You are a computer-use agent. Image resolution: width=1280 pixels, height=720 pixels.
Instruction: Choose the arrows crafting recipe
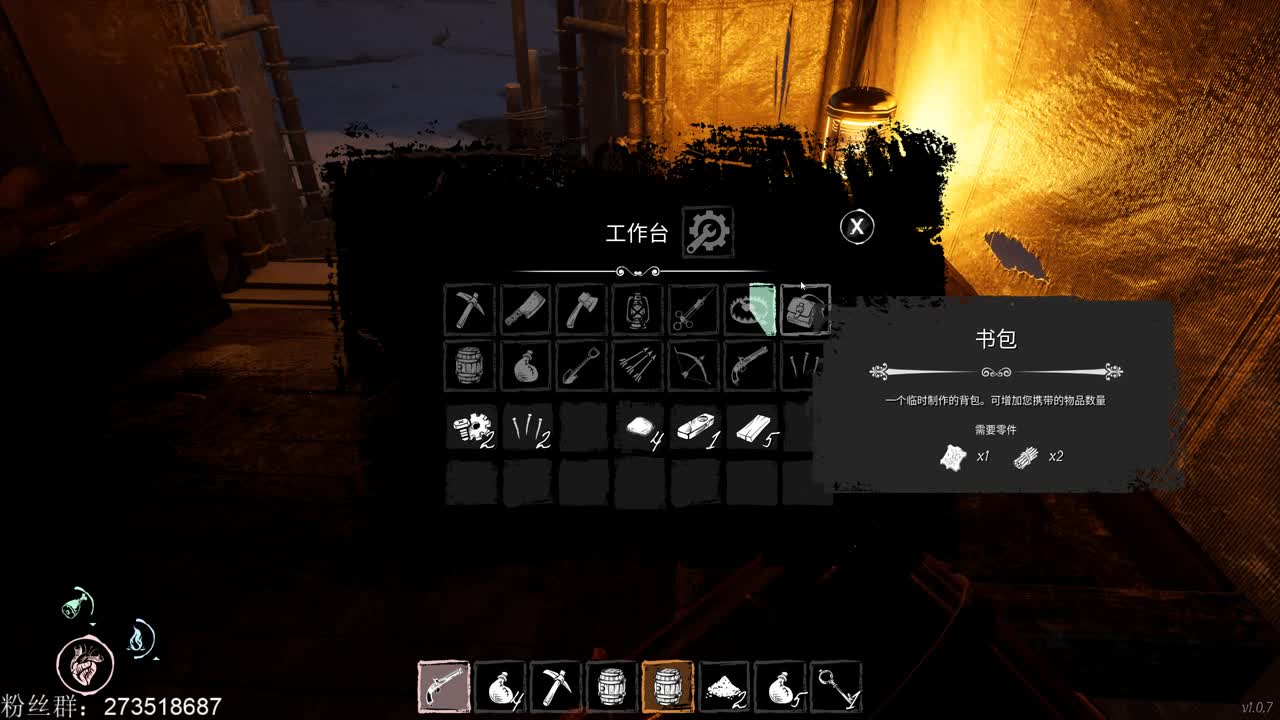[637, 366]
